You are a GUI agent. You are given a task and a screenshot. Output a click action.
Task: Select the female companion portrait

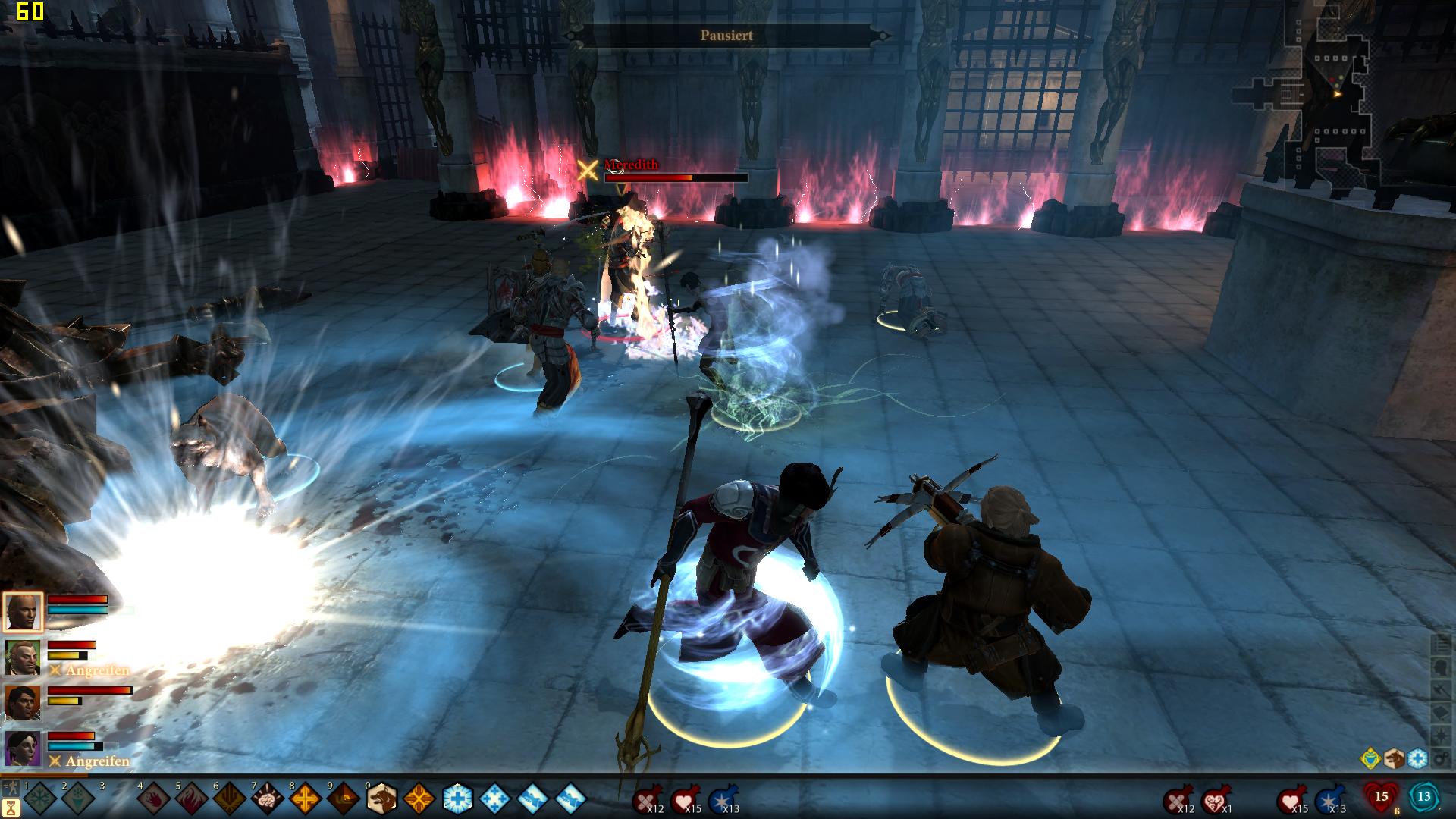(x=23, y=748)
